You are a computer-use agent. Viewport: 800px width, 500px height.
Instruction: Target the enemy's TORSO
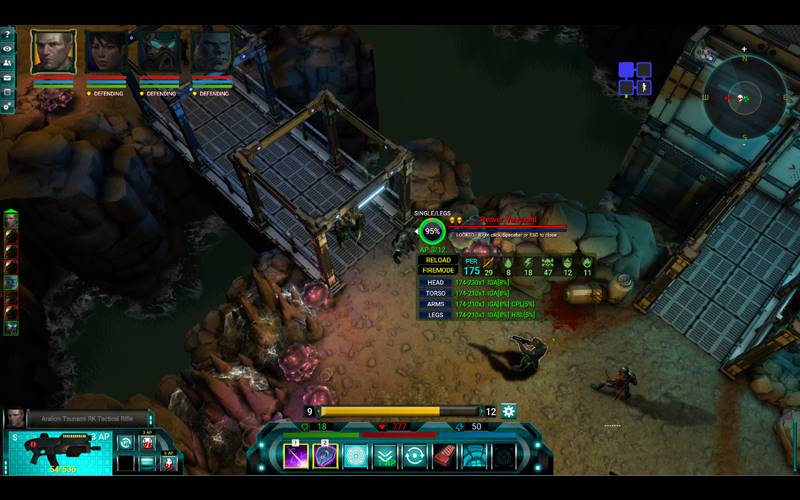click(436, 293)
